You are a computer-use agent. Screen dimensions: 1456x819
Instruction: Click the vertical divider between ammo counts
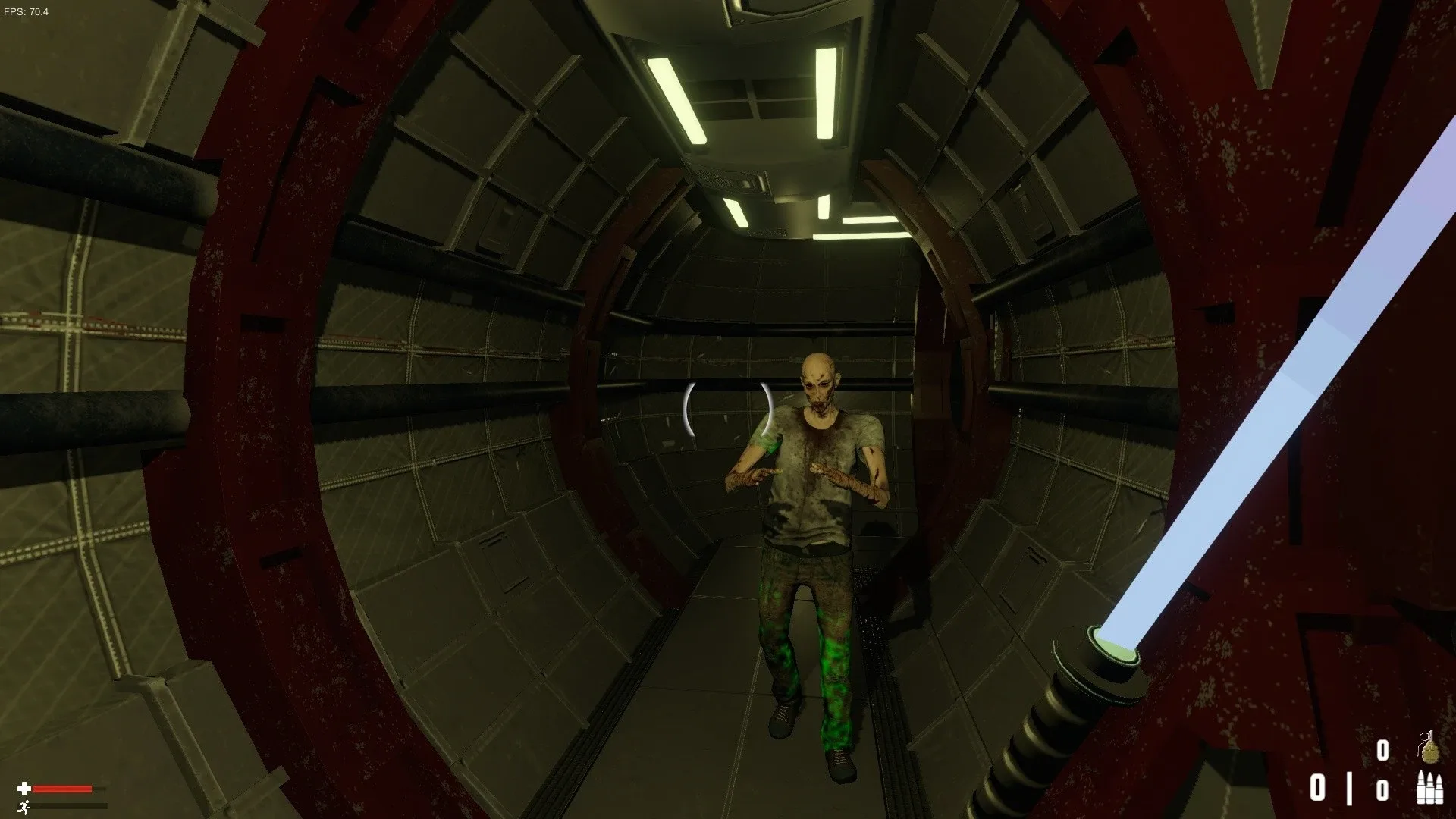click(1349, 789)
